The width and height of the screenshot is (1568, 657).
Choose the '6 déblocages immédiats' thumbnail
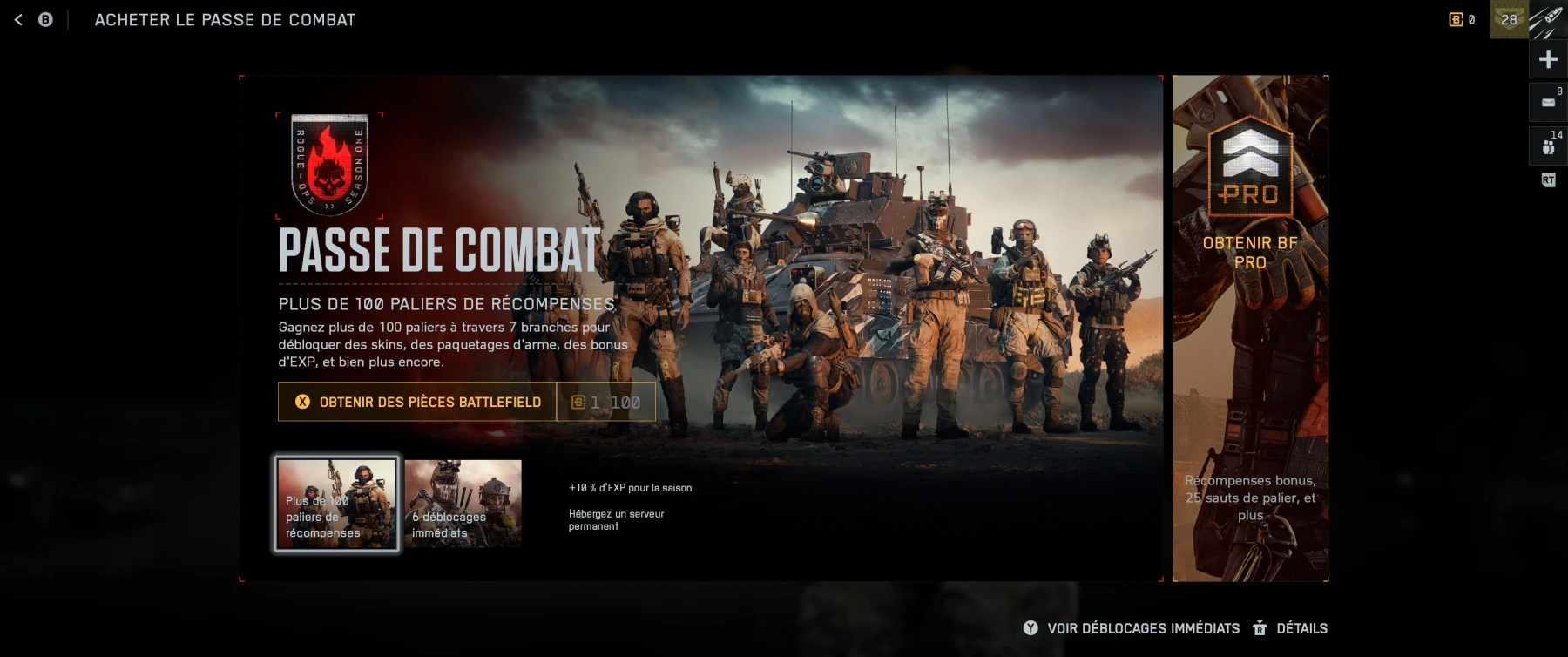tap(463, 504)
